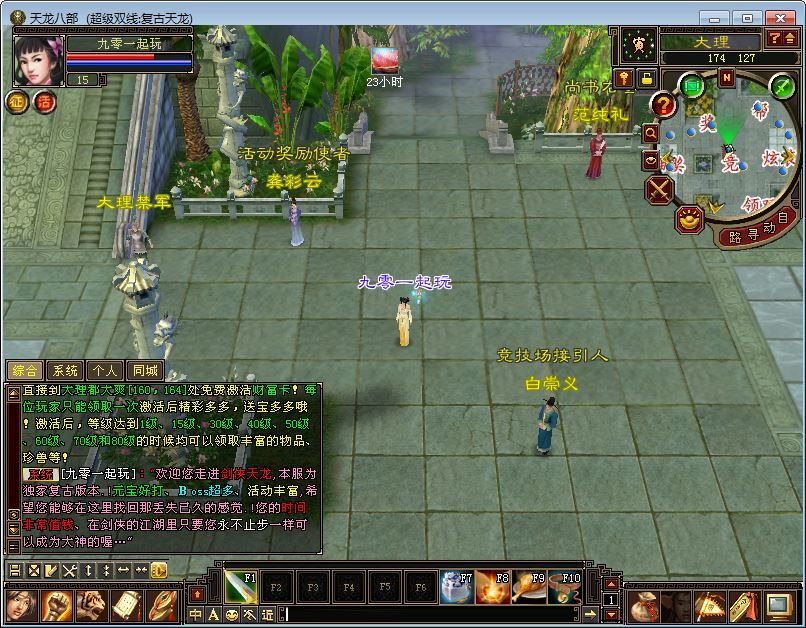Open the red question mark help button
The width and height of the screenshot is (806, 628).
click(663, 105)
